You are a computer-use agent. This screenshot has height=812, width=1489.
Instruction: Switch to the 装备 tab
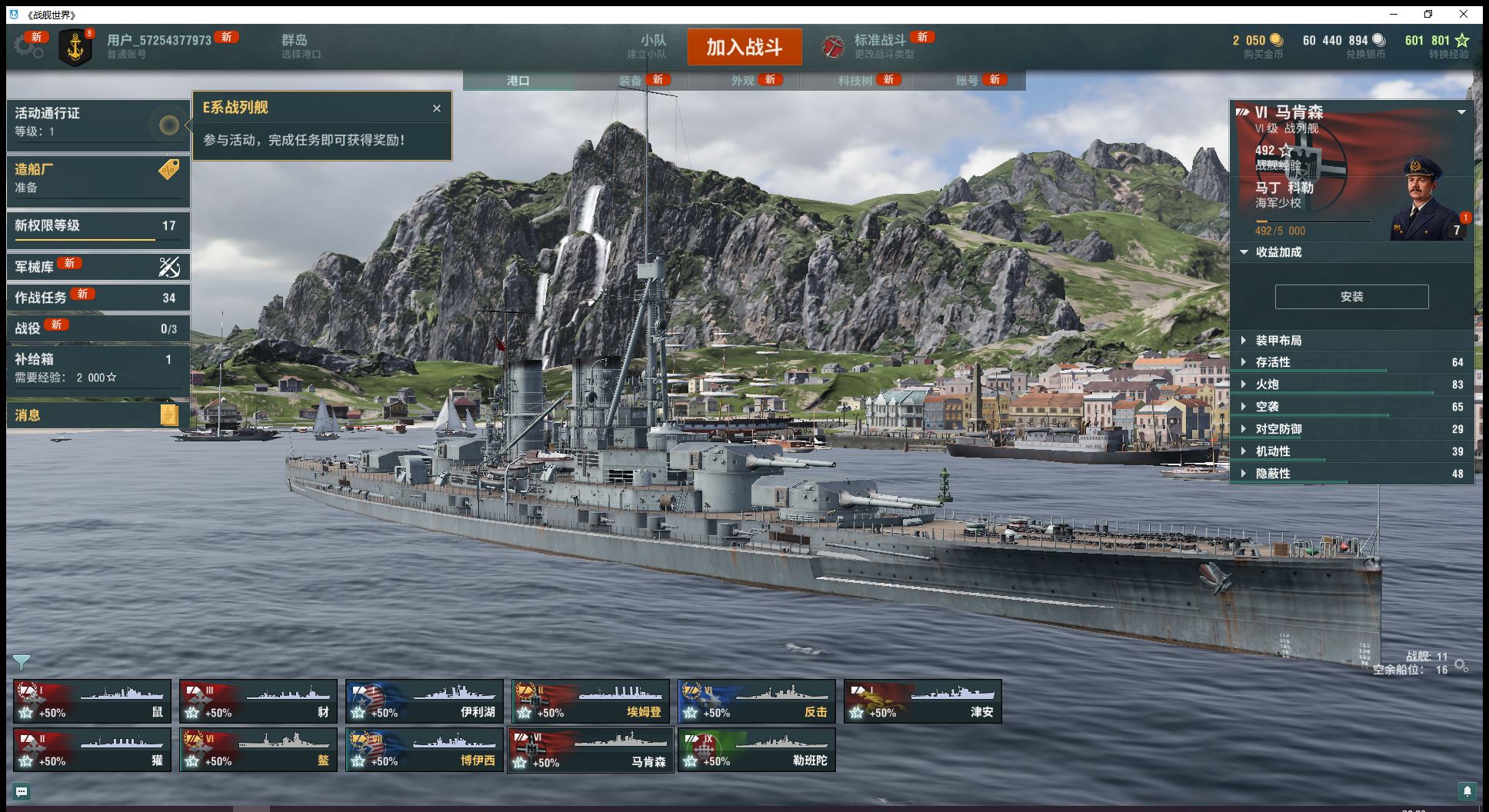(x=631, y=80)
